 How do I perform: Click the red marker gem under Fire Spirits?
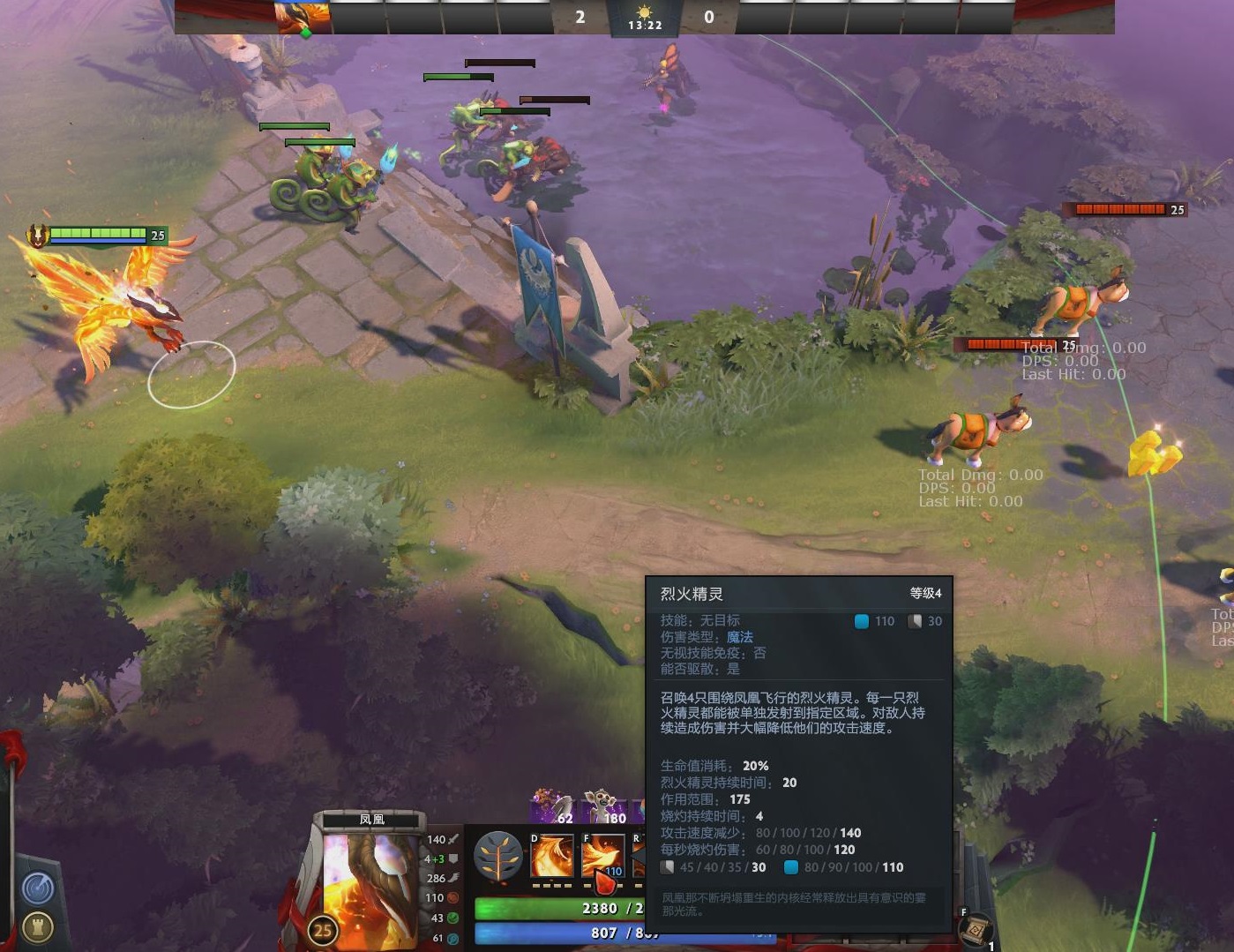point(606,882)
